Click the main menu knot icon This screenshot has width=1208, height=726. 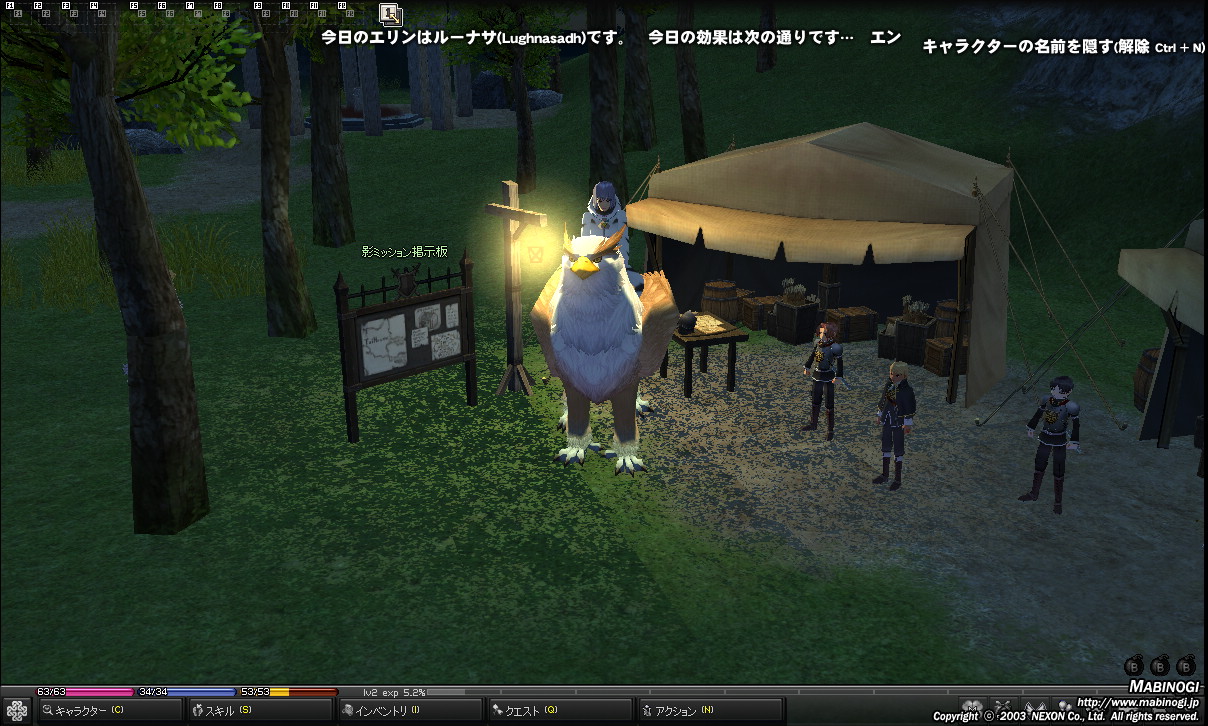pyautogui.click(x=16, y=710)
